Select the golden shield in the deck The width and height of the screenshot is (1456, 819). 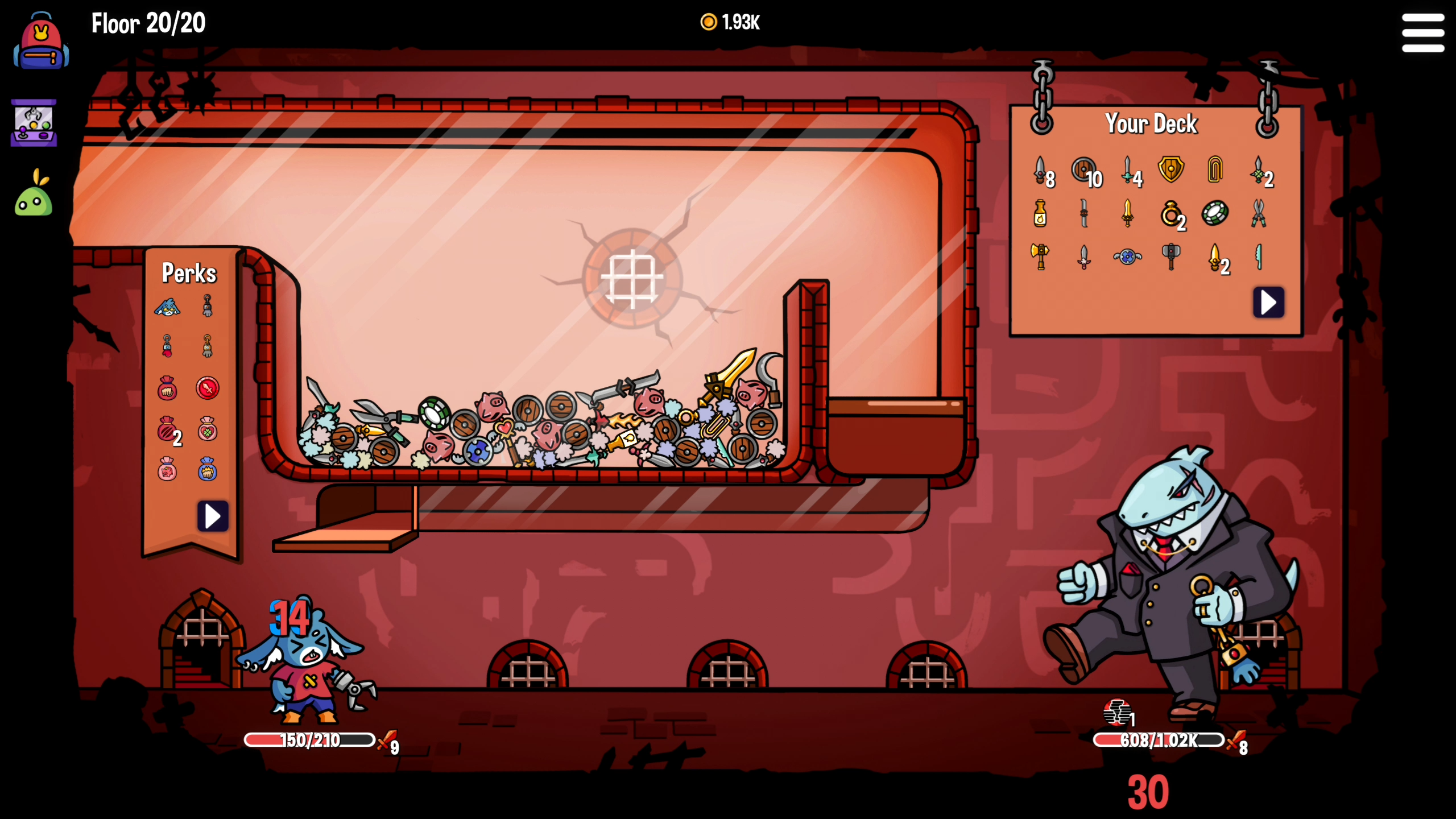click(1170, 169)
